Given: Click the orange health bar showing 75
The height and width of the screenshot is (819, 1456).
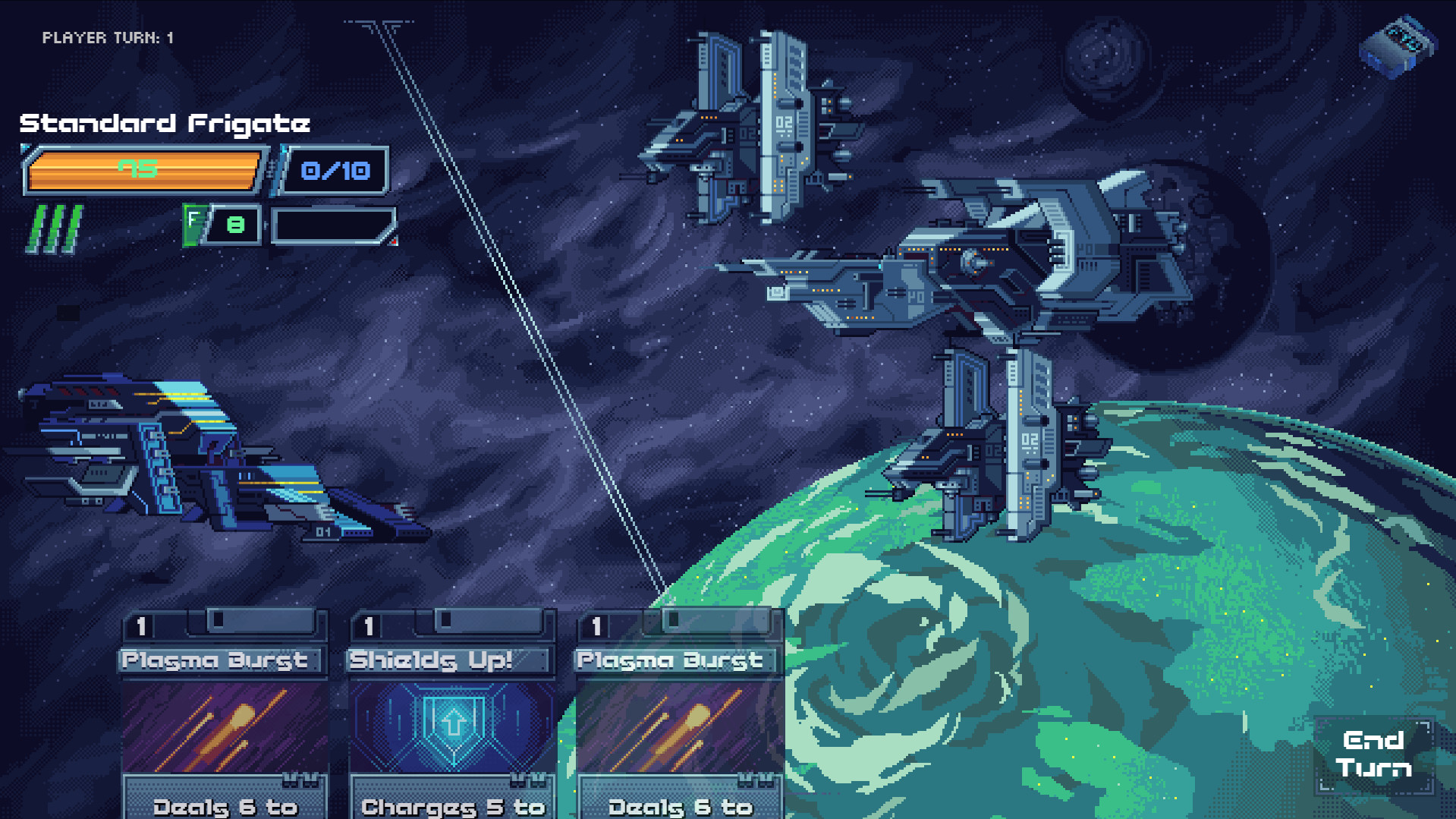Looking at the screenshot, I should (x=146, y=169).
